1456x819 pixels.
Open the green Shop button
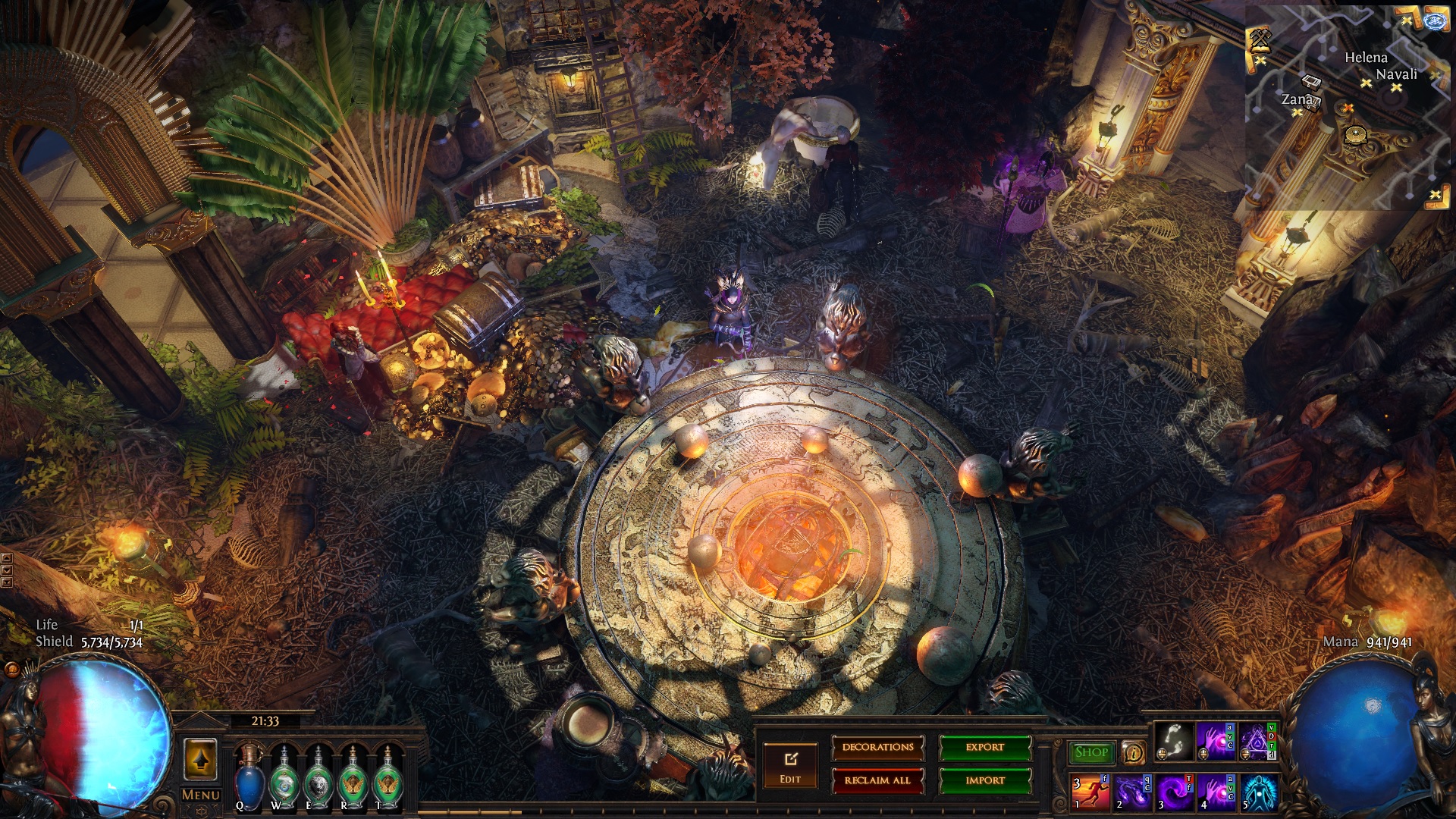click(x=1091, y=752)
